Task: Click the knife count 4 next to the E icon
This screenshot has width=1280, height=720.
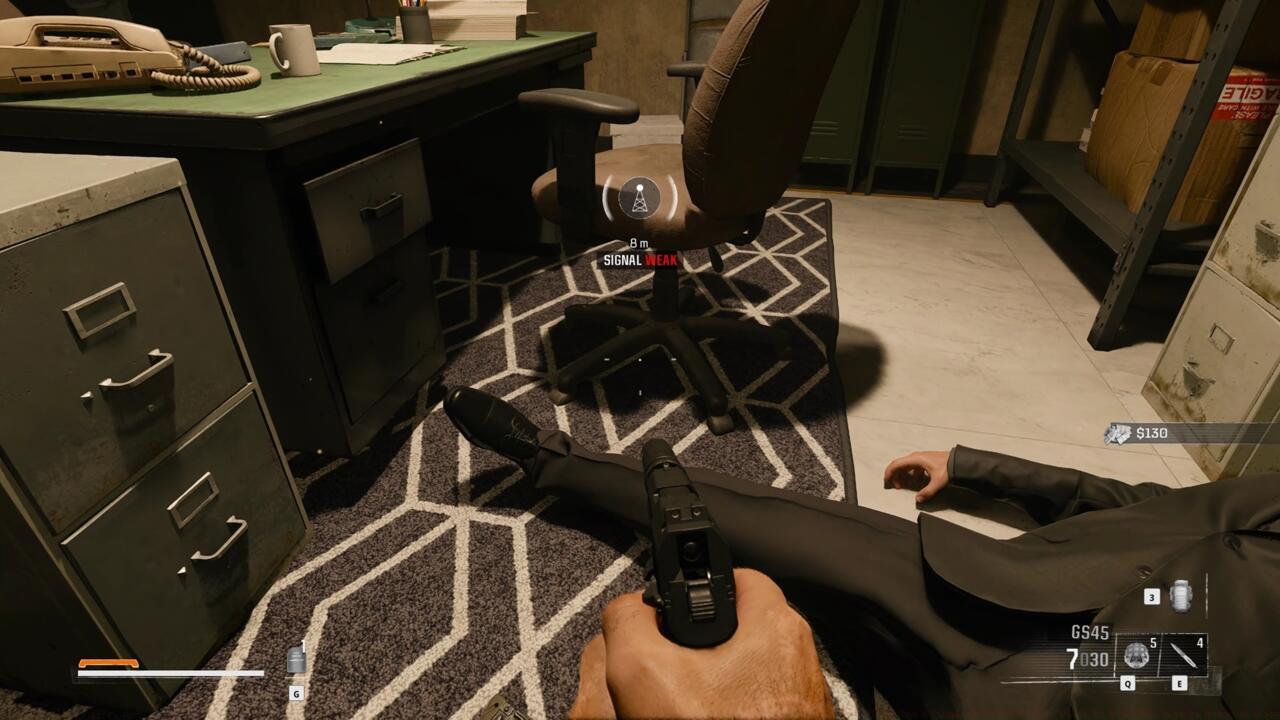Action: pos(1200,643)
